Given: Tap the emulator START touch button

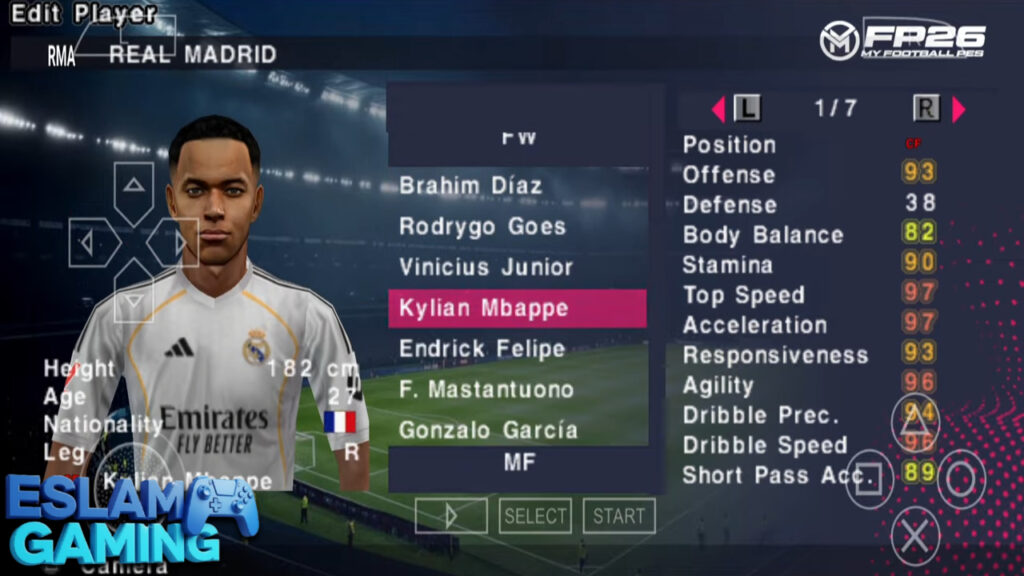Looking at the screenshot, I should pos(619,516).
